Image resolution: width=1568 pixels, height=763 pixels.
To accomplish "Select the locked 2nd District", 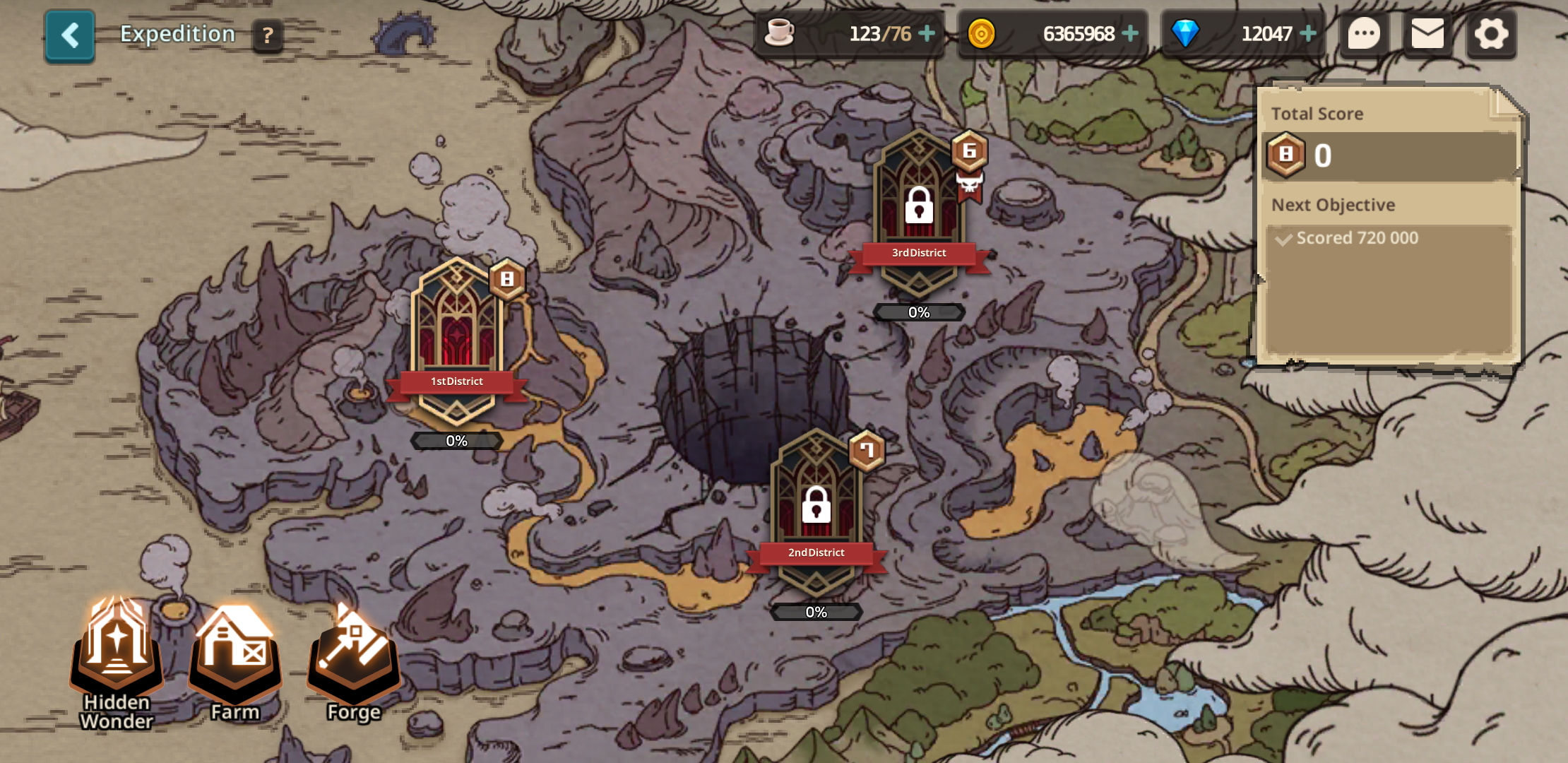I will point(816,510).
